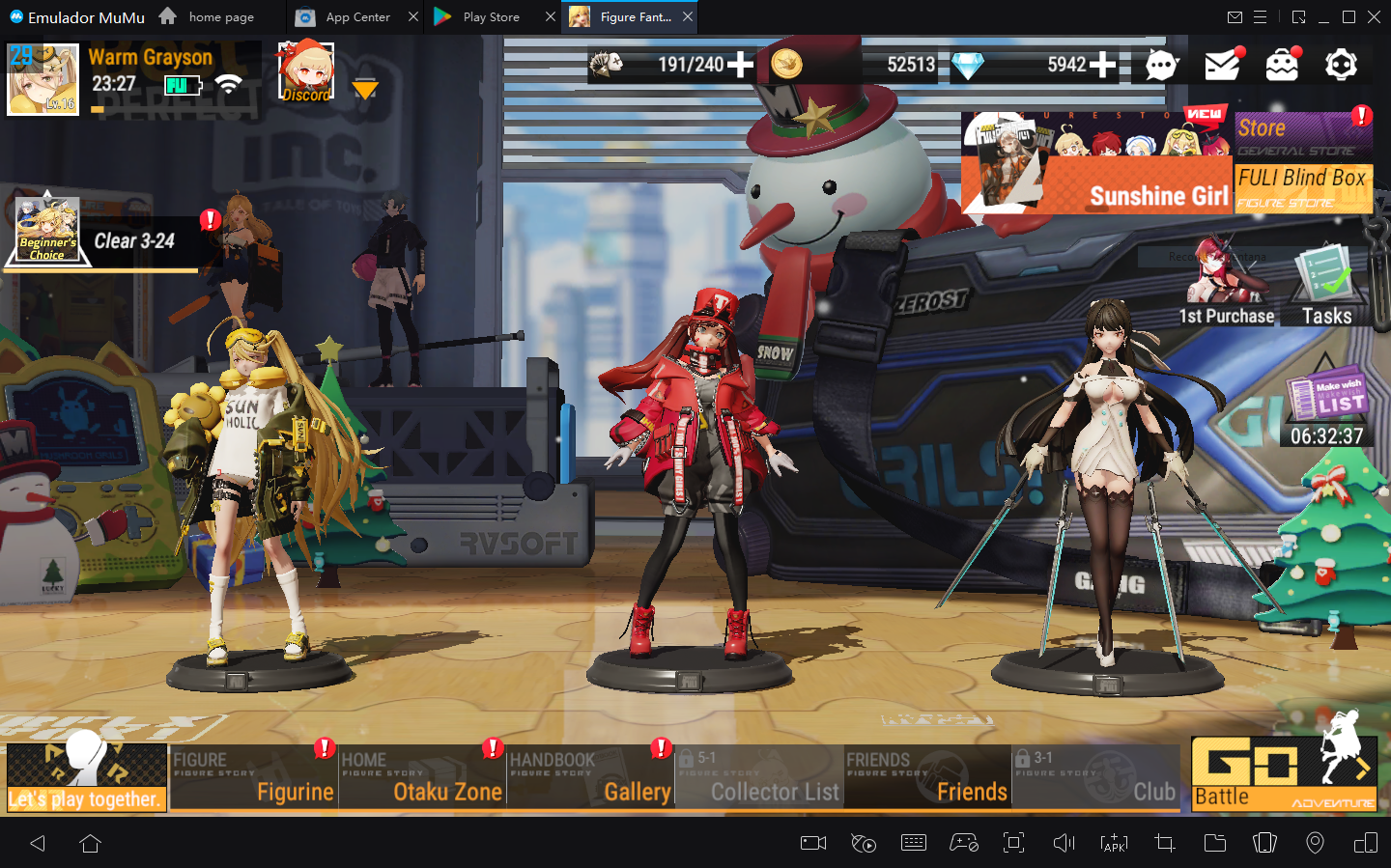Open the Tasks checklist

1326,285
